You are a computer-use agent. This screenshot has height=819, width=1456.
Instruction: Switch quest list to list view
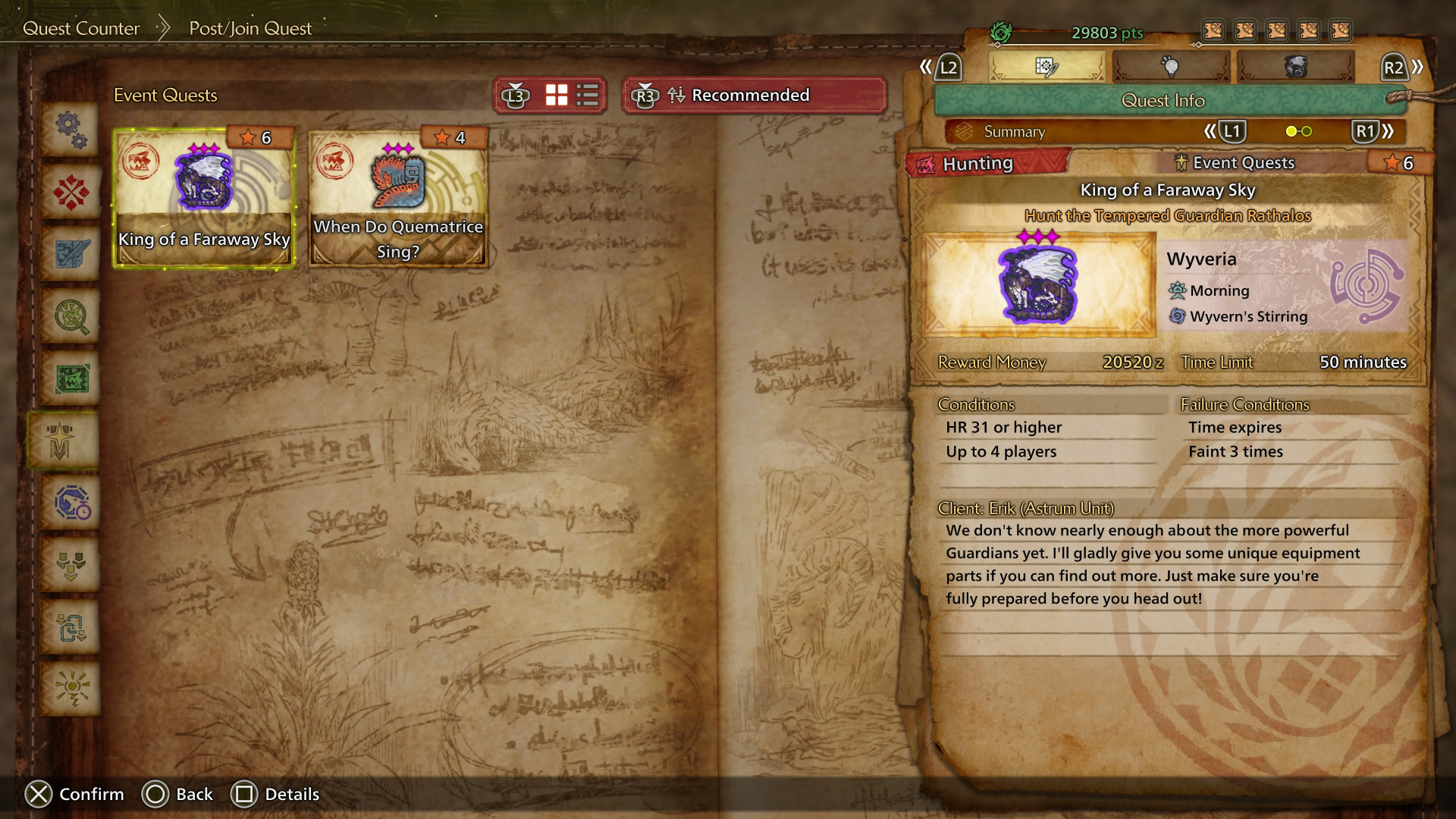point(588,96)
